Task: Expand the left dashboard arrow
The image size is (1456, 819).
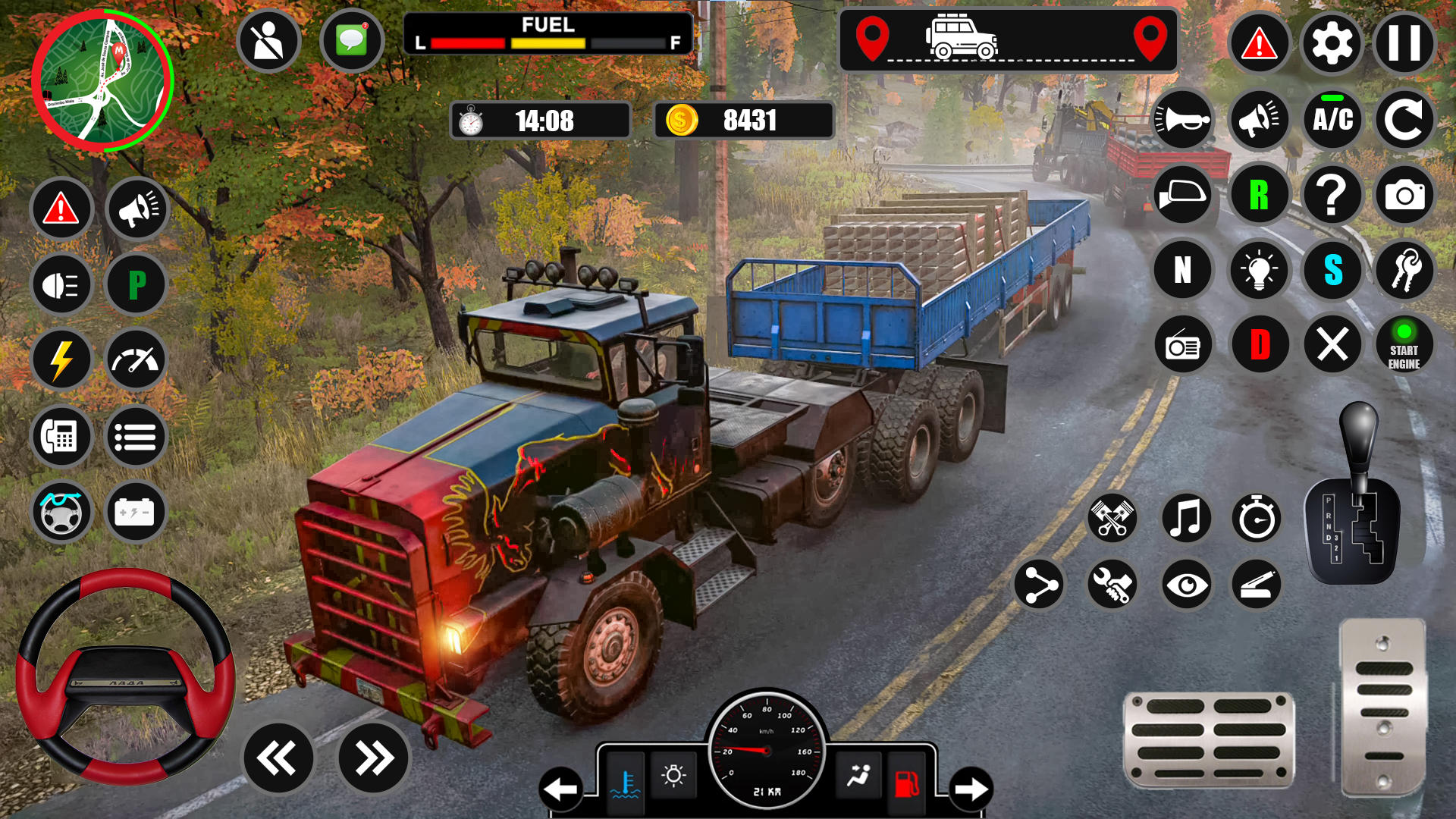Action: point(560,787)
